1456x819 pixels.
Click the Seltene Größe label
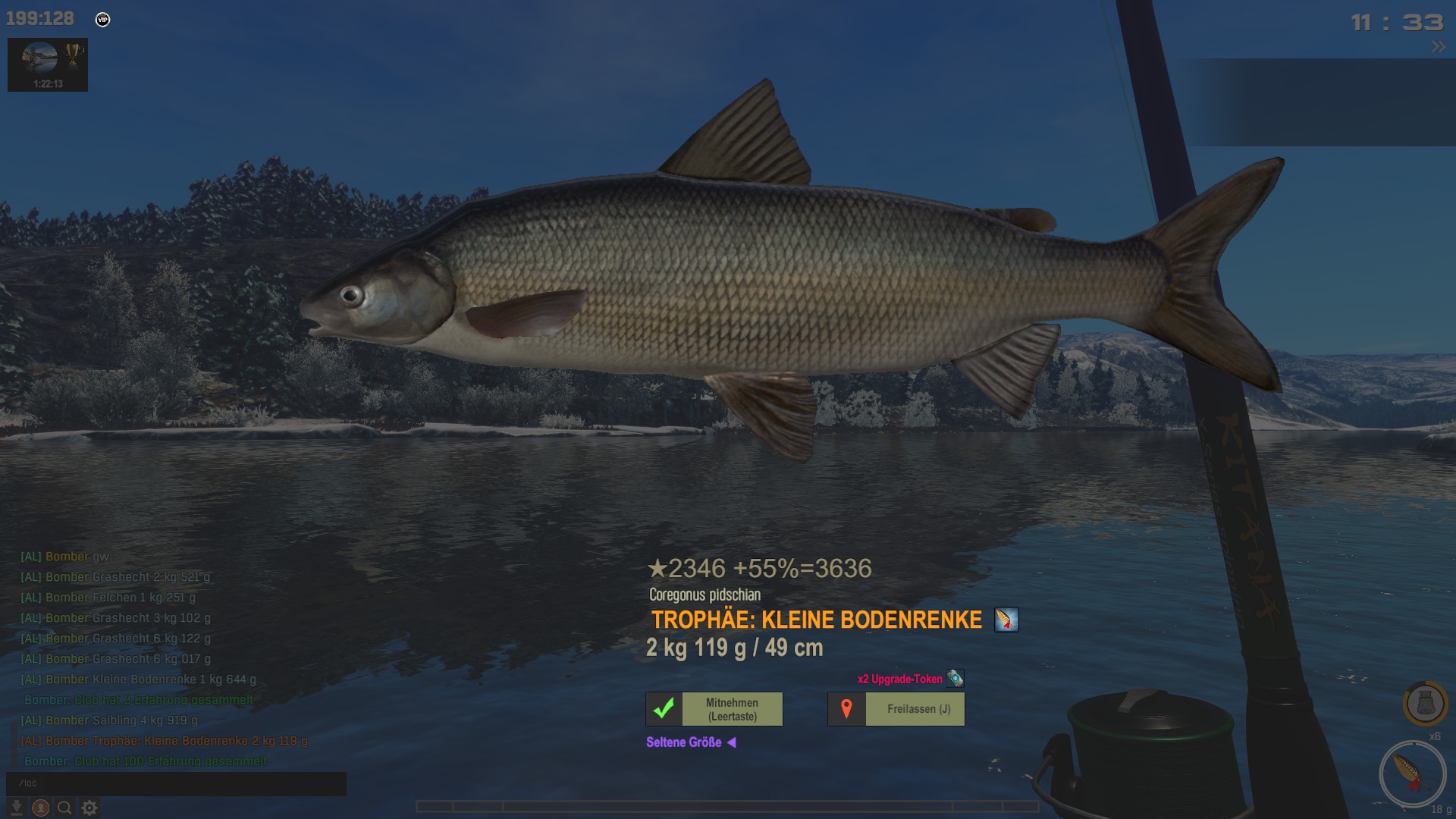point(684,742)
